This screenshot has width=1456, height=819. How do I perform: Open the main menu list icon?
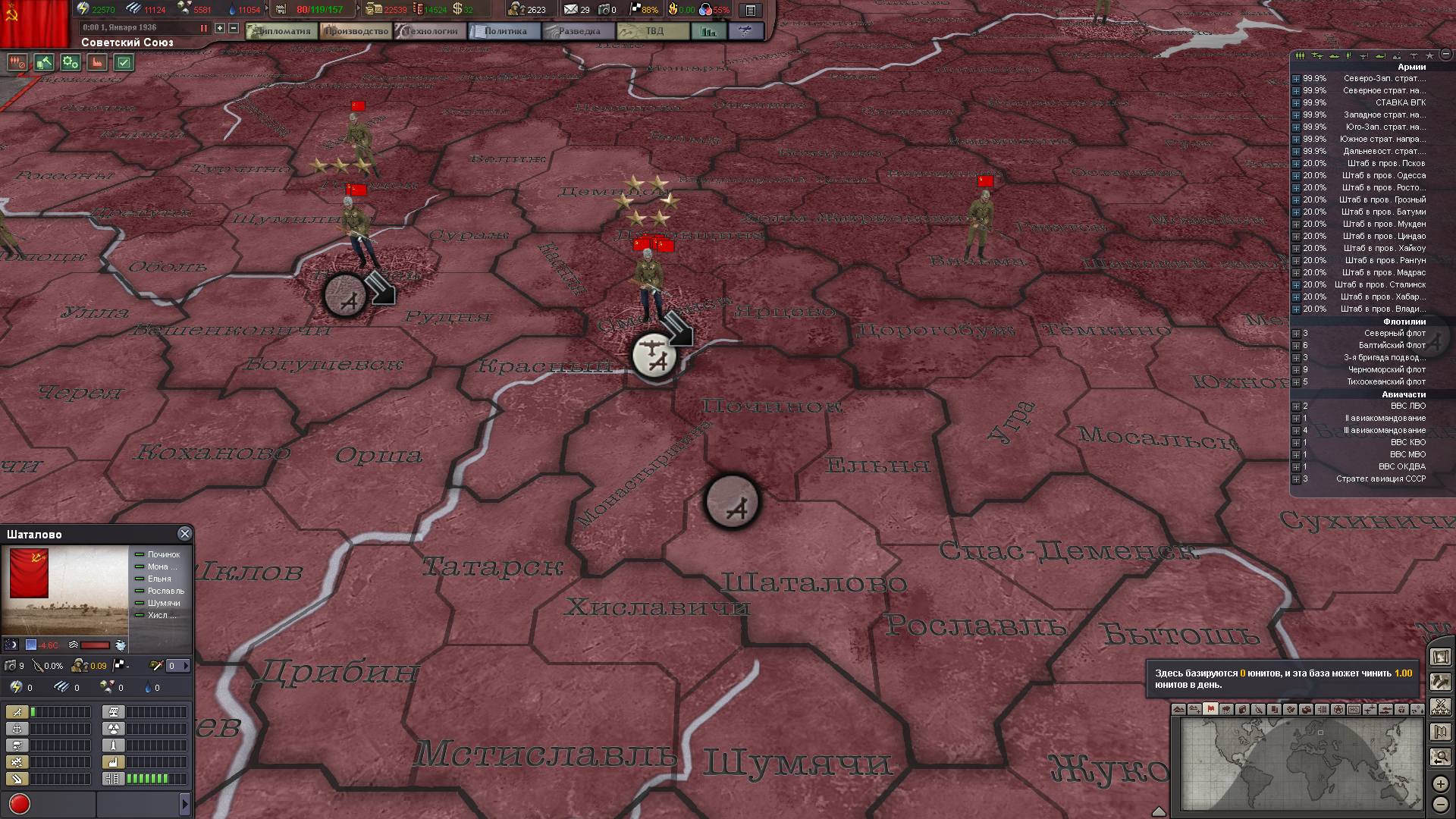coord(750,11)
